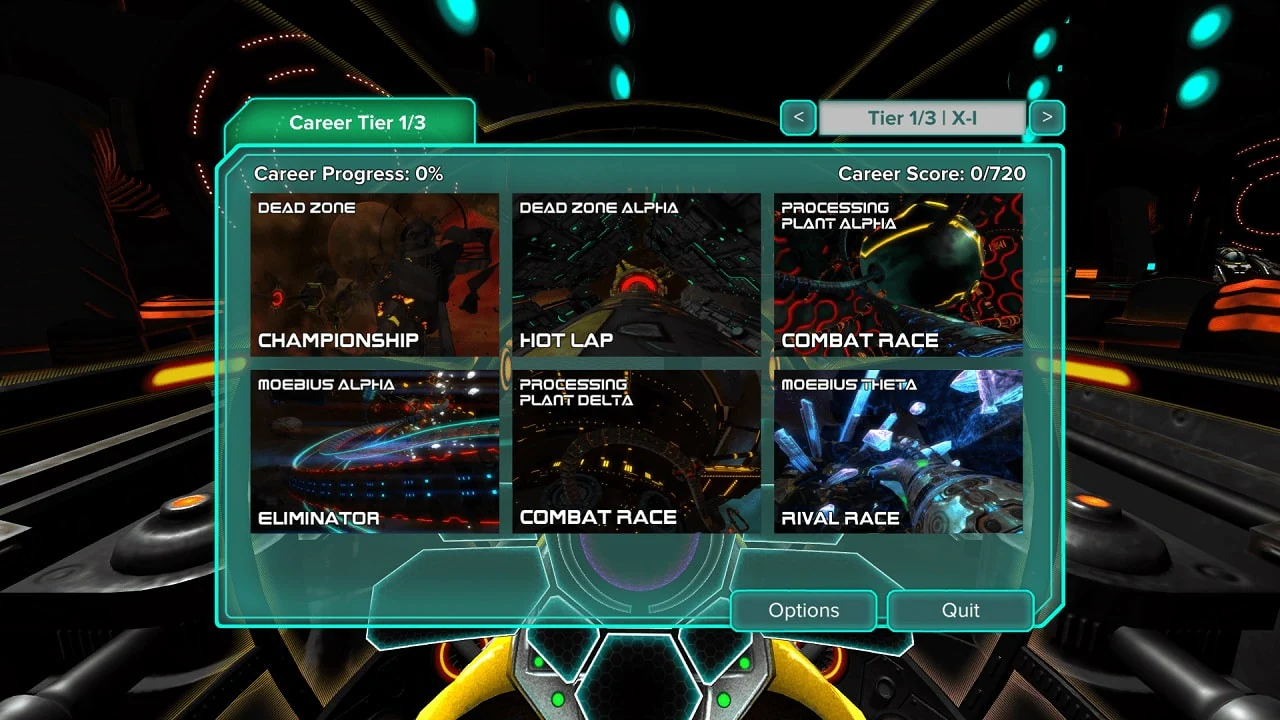Open the Dead Zone Alpha Hot Lap event
Viewport: 1280px width, 720px height.
point(637,270)
